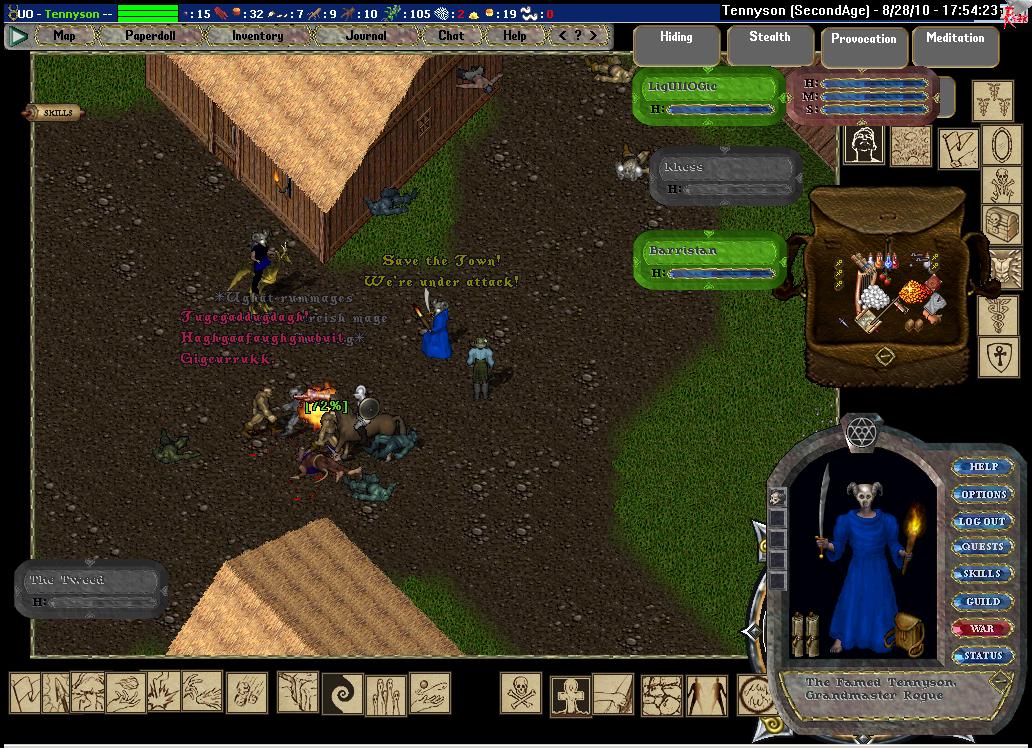Open the Paperdoll menu entry
This screenshot has height=748, width=1032.
[x=150, y=35]
